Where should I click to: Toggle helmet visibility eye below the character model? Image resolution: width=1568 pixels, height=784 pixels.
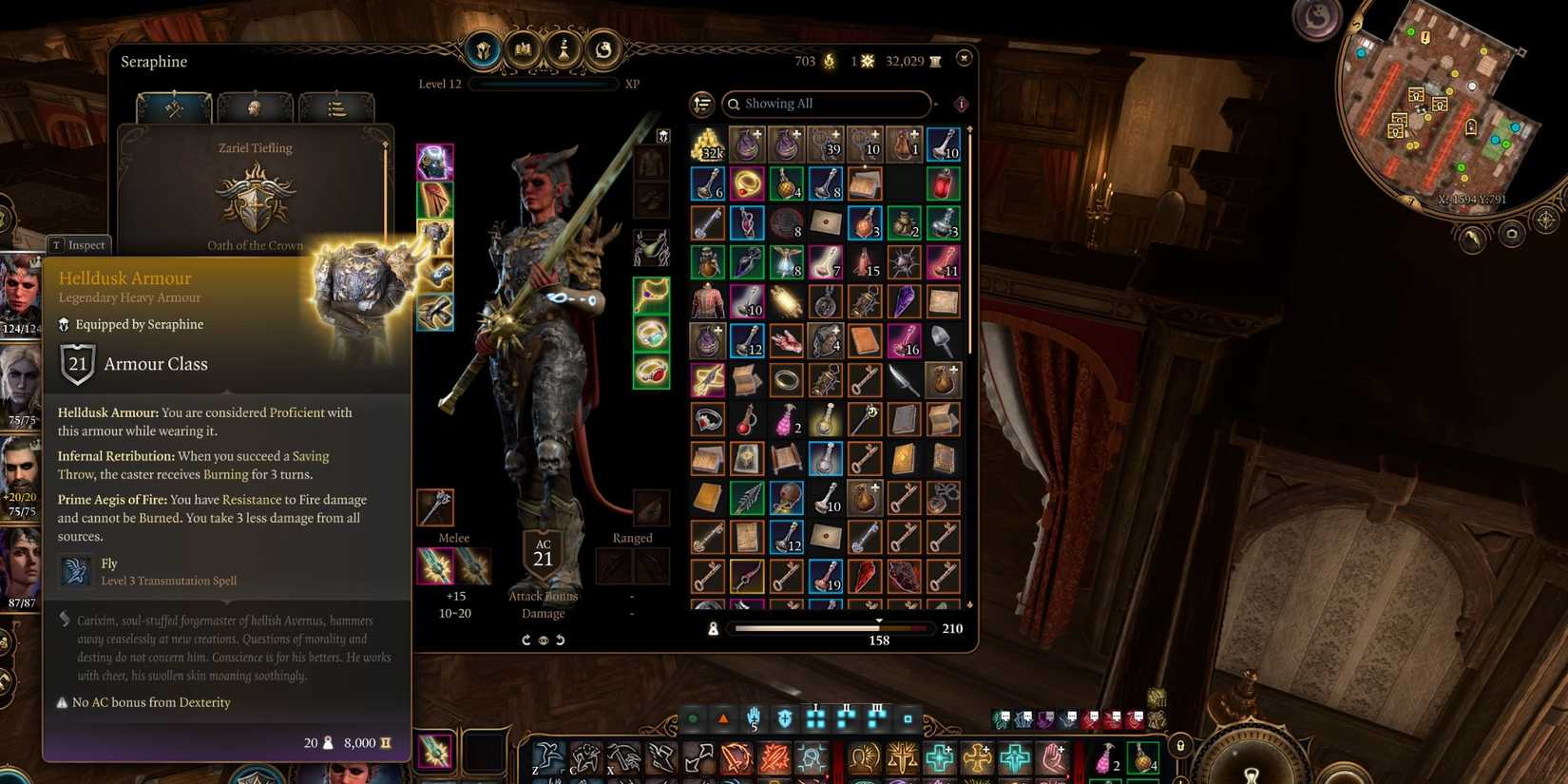[x=544, y=641]
